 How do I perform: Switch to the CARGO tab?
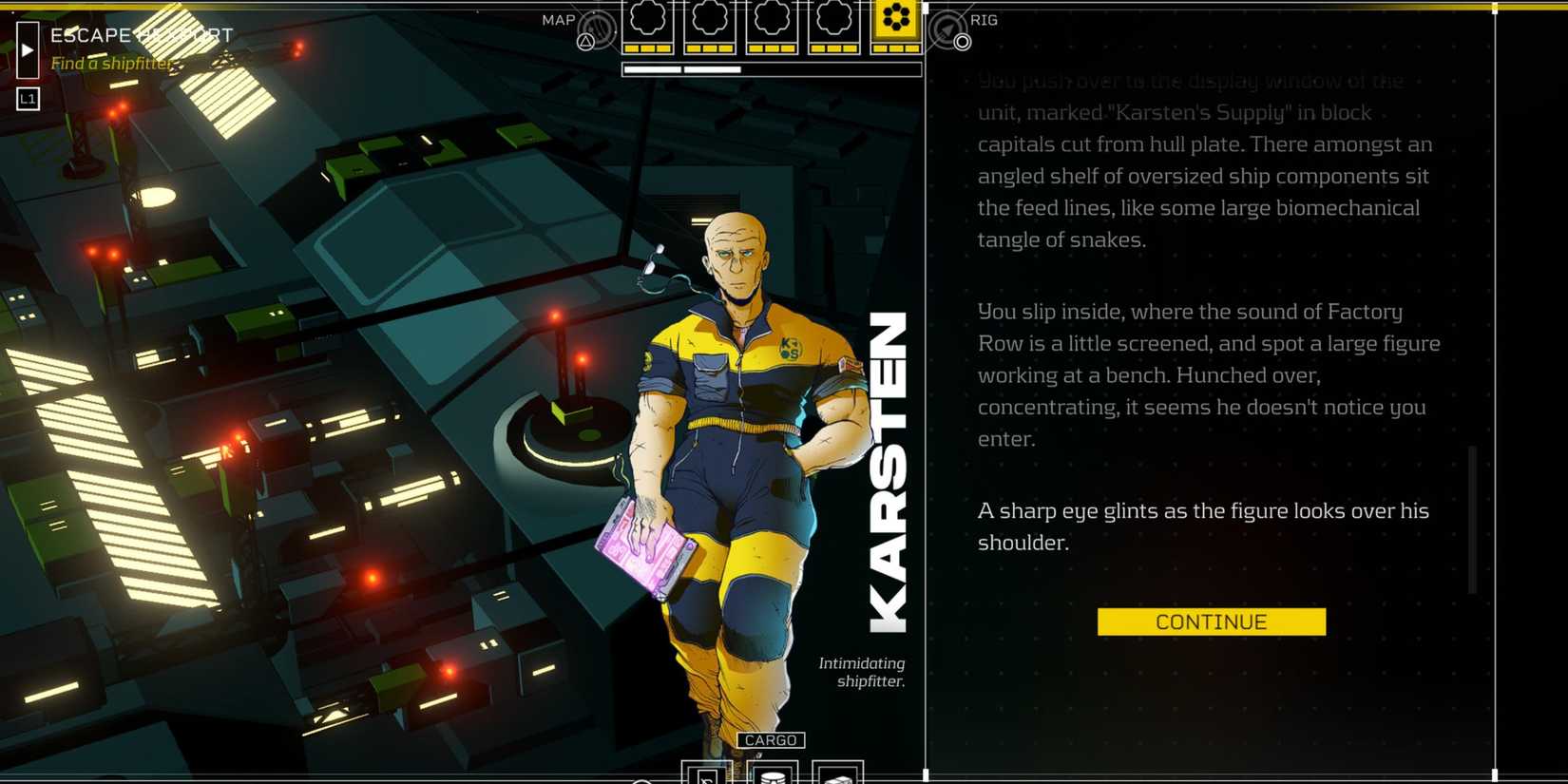772,739
